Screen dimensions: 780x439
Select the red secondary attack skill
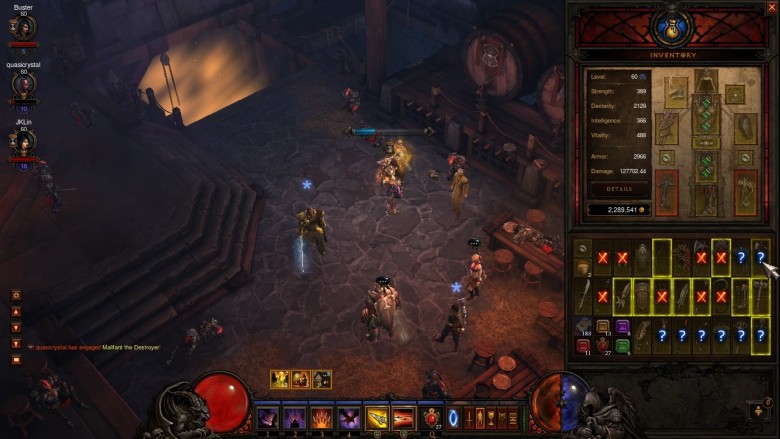(x=404, y=418)
